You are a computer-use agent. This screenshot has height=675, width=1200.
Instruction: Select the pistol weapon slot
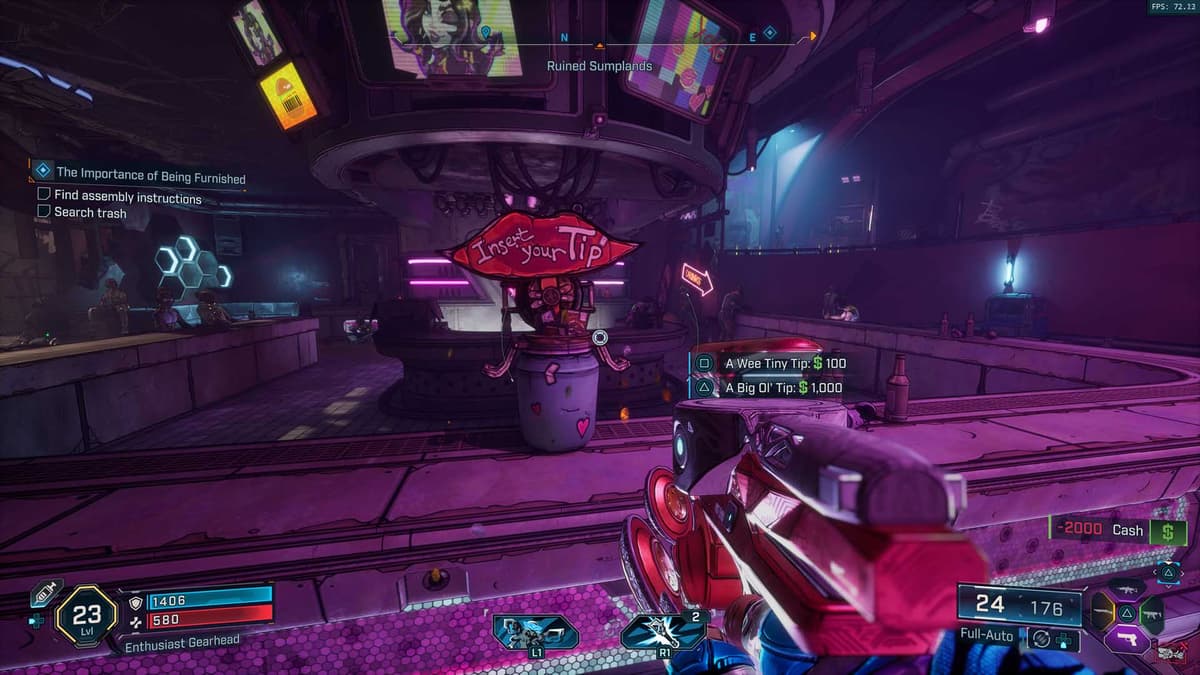(1128, 638)
